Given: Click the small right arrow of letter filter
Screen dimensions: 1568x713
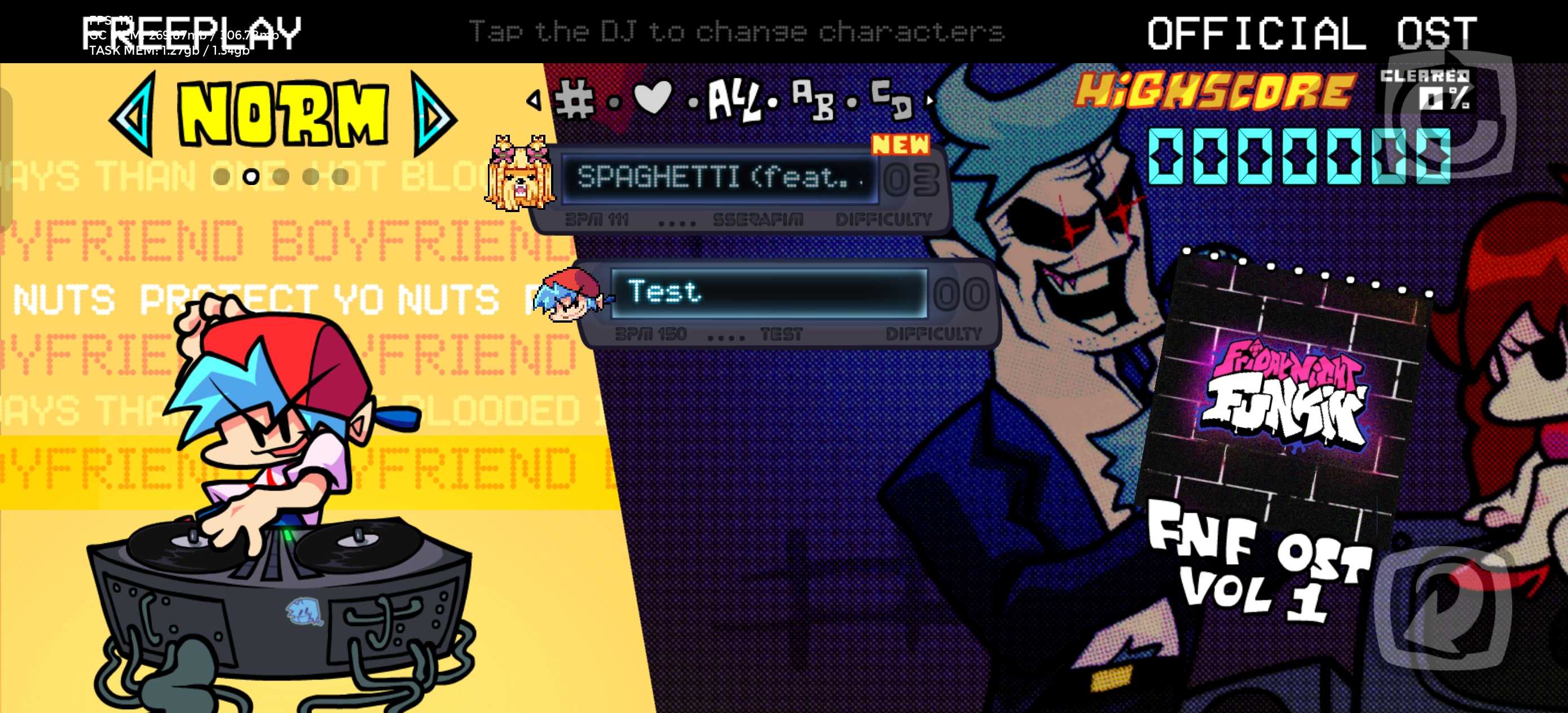Looking at the screenshot, I should pyautogui.click(x=930, y=100).
